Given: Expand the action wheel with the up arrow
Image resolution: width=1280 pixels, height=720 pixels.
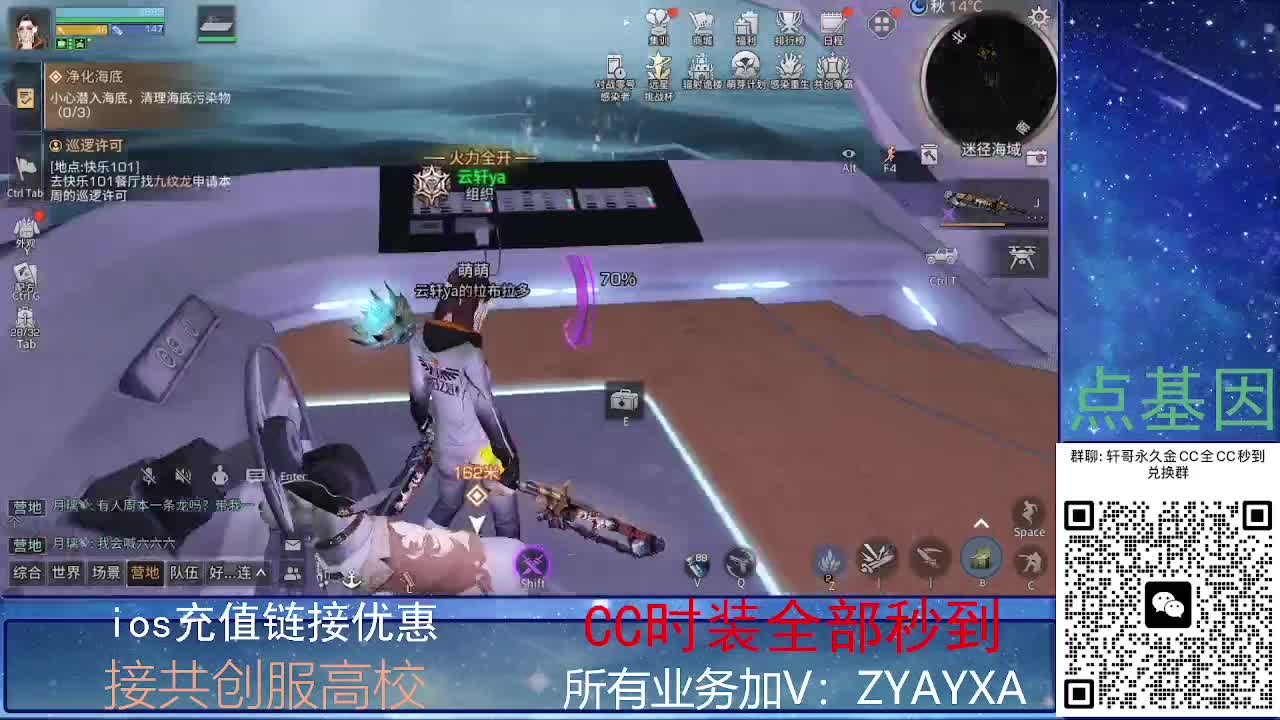Looking at the screenshot, I should pyautogui.click(x=981, y=521).
